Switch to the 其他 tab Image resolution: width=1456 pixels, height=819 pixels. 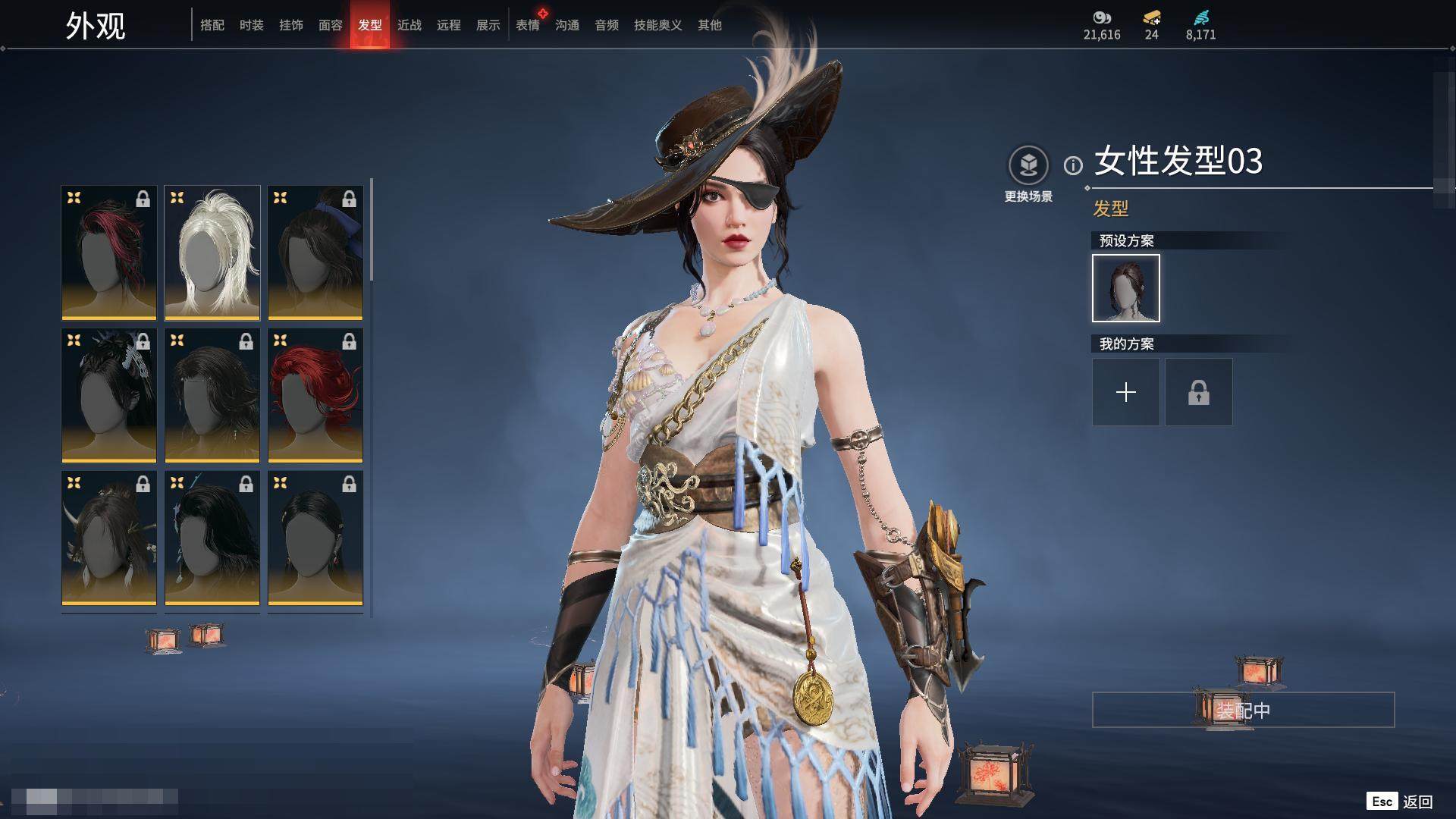tap(710, 25)
